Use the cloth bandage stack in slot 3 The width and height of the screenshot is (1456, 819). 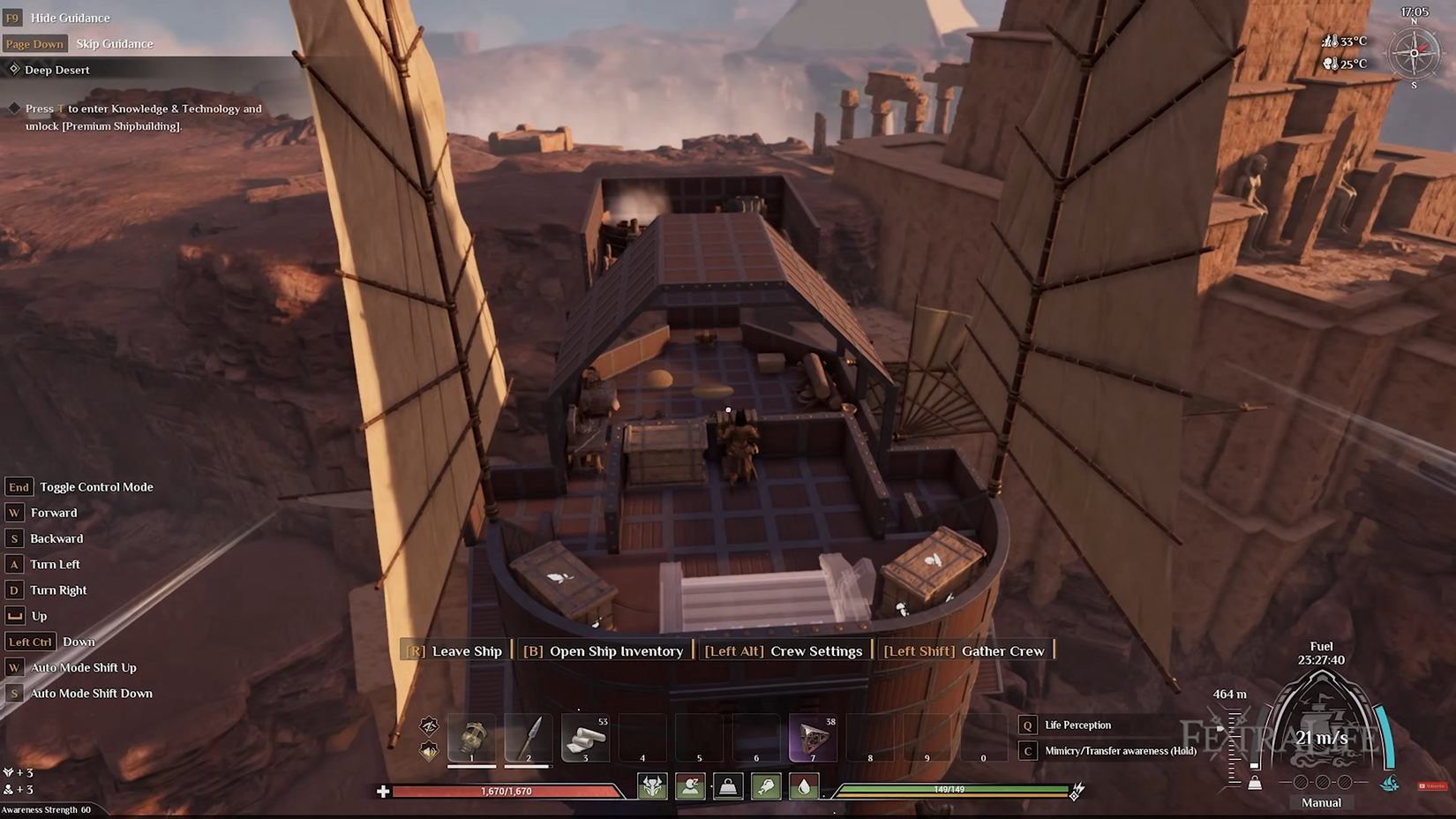[x=585, y=738]
